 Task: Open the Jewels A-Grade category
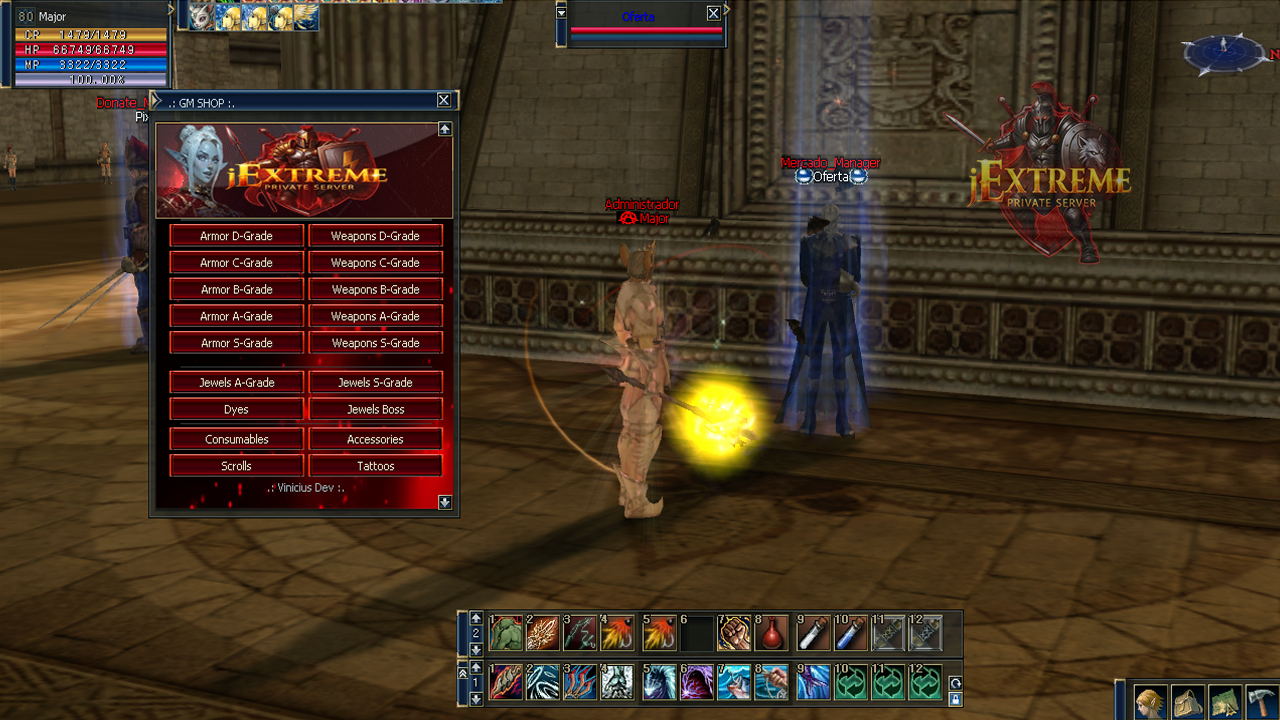pyautogui.click(x=236, y=383)
